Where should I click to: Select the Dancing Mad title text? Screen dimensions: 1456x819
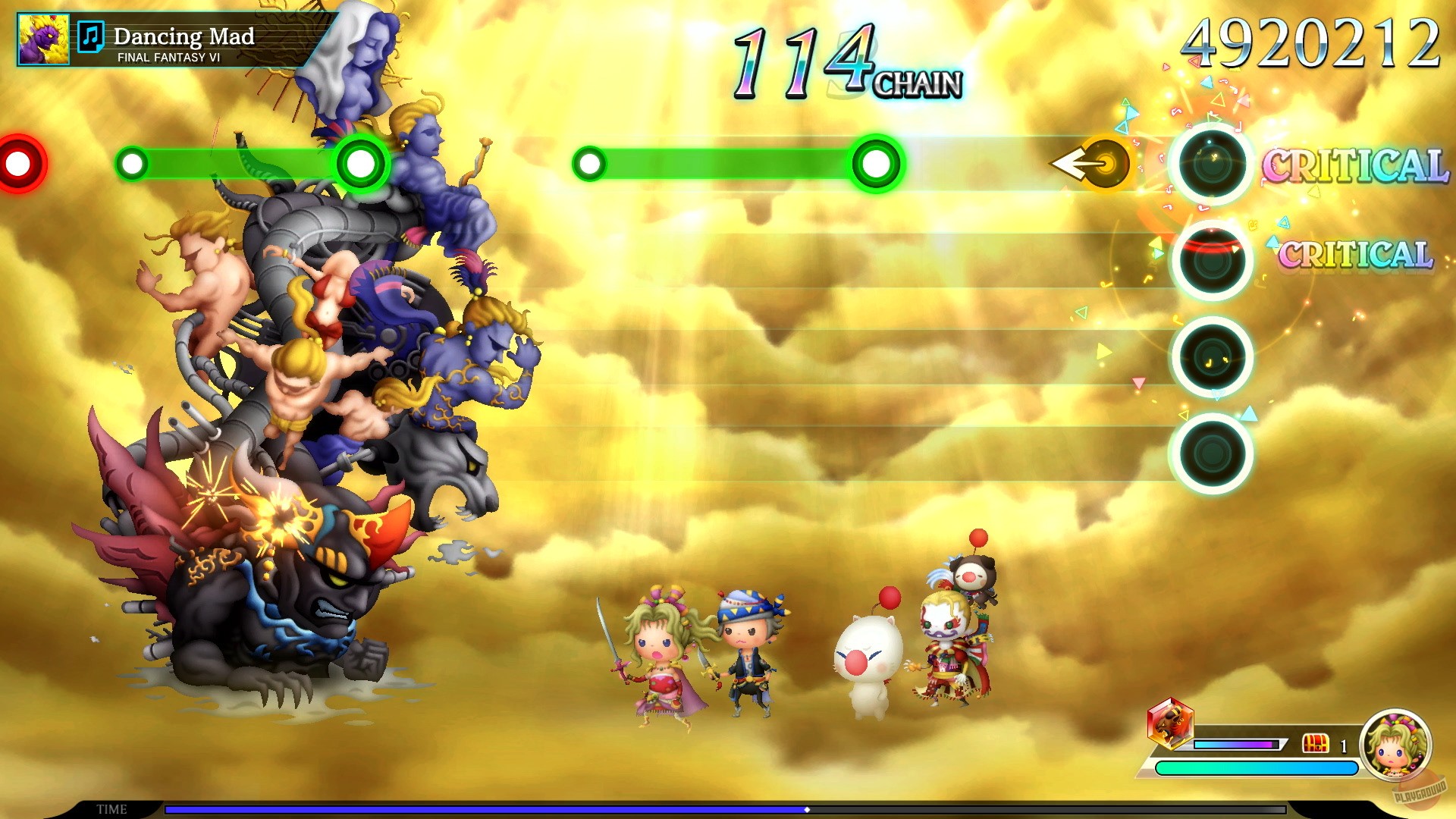click(x=185, y=35)
